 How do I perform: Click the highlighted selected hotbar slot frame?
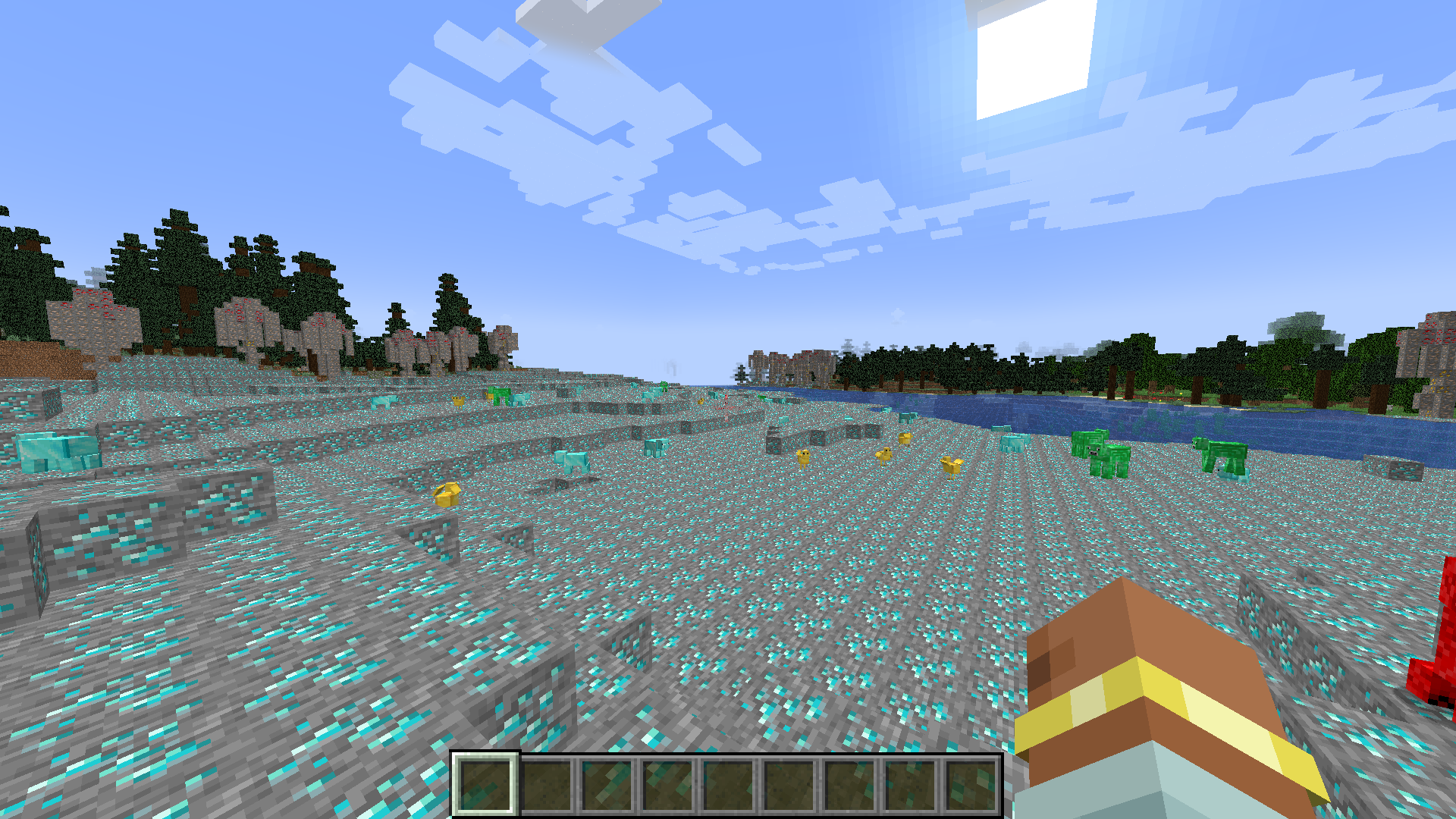pyautogui.click(x=484, y=786)
